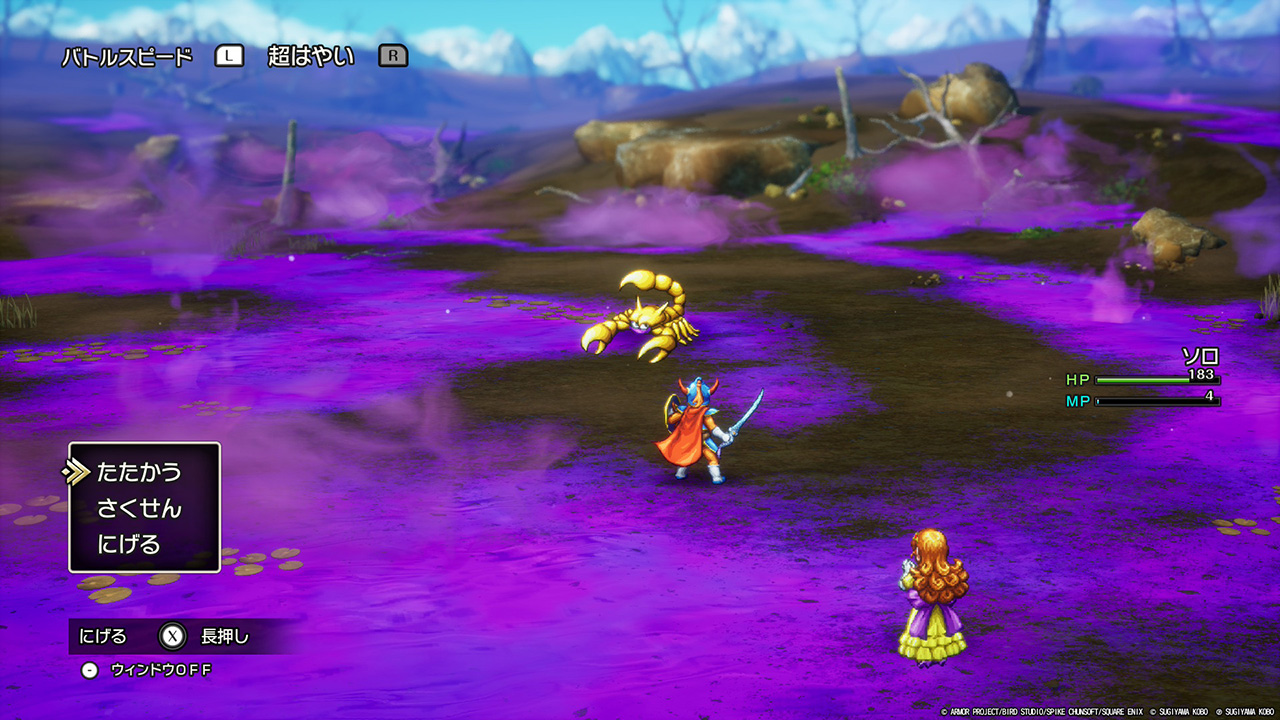Choose さくせん (Tactics) from the command menu
The image size is (1280, 720).
point(139,508)
